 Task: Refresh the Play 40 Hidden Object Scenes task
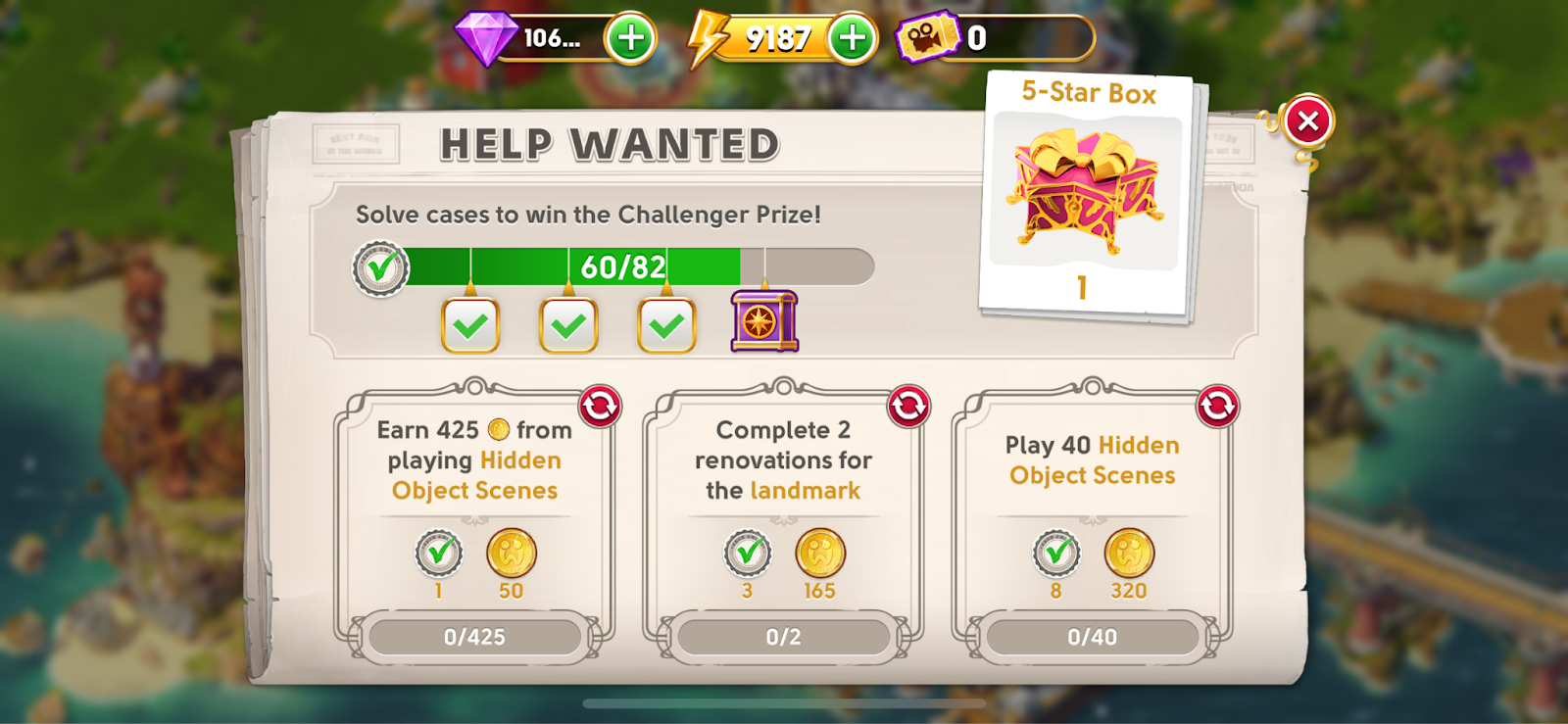(1217, 406)
